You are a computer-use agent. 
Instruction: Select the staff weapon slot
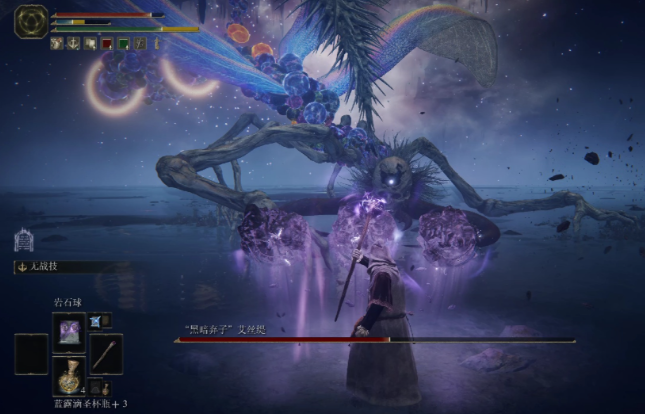point(106,353)
